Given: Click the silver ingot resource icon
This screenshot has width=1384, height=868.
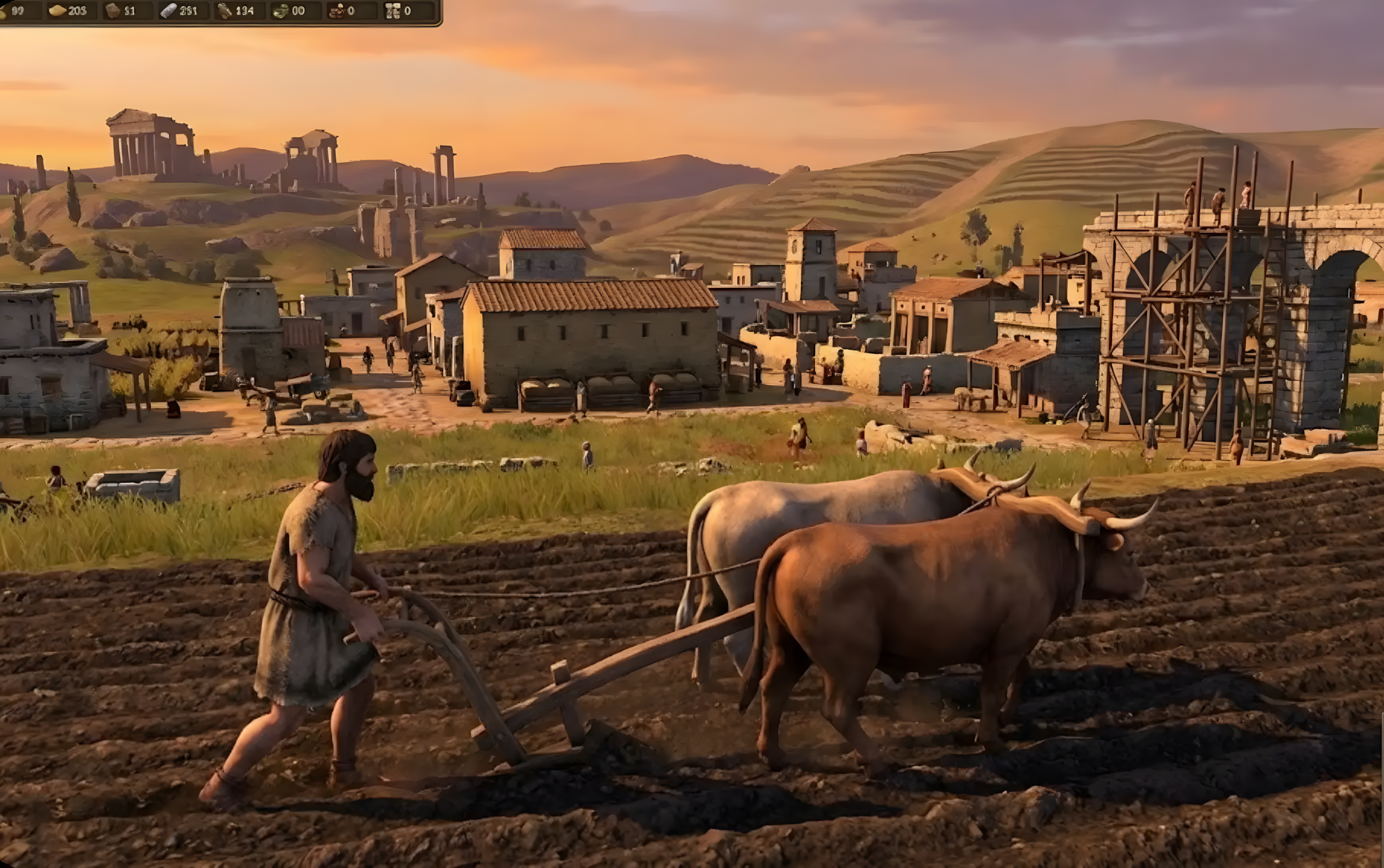Looking at the screenshot, I should (171, 10).
